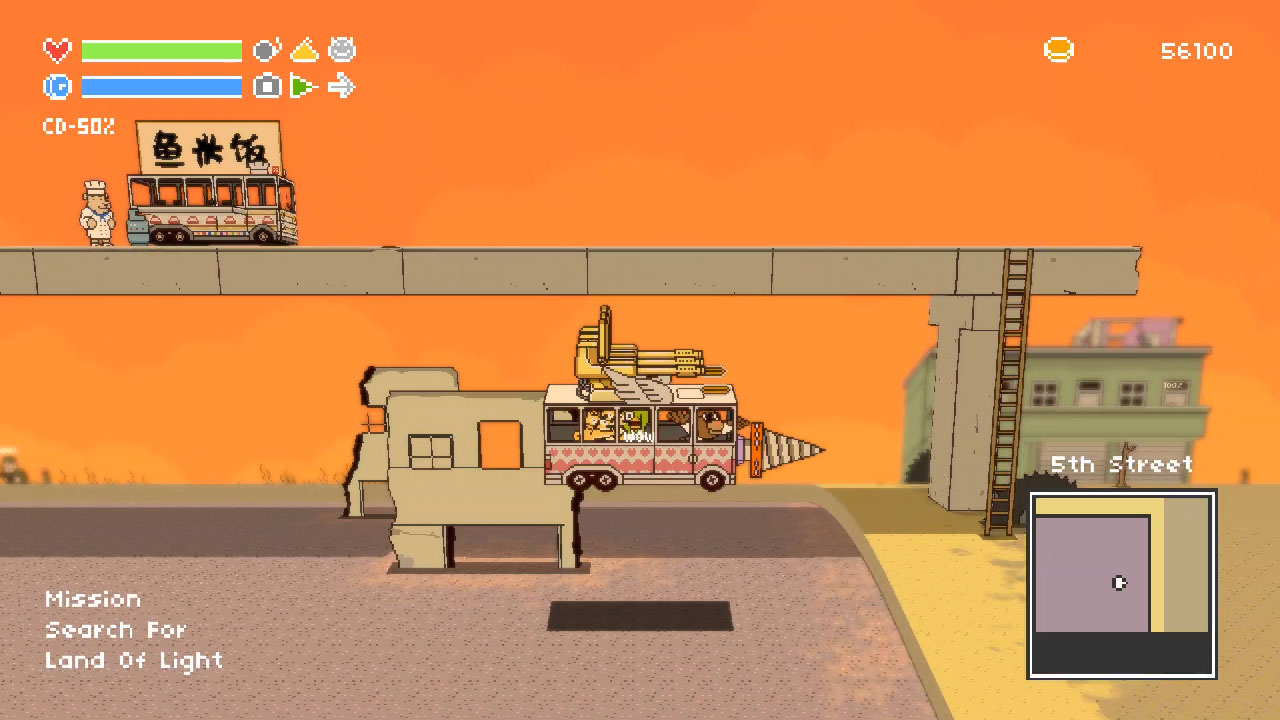
Task: Open the 5th Street area label
Action: coord(1123,465)
